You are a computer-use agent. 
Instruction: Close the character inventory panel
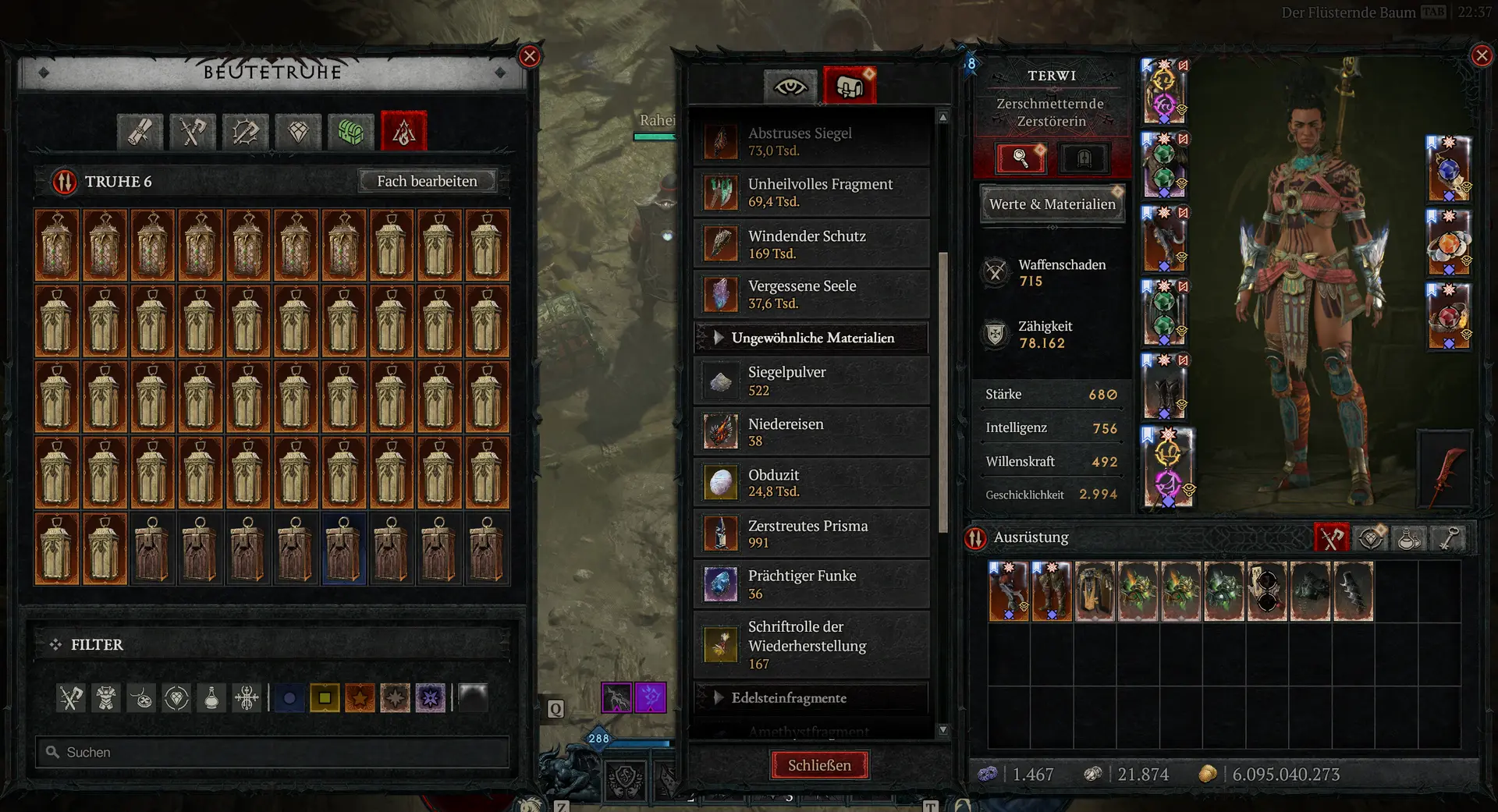pos(1481,55)
